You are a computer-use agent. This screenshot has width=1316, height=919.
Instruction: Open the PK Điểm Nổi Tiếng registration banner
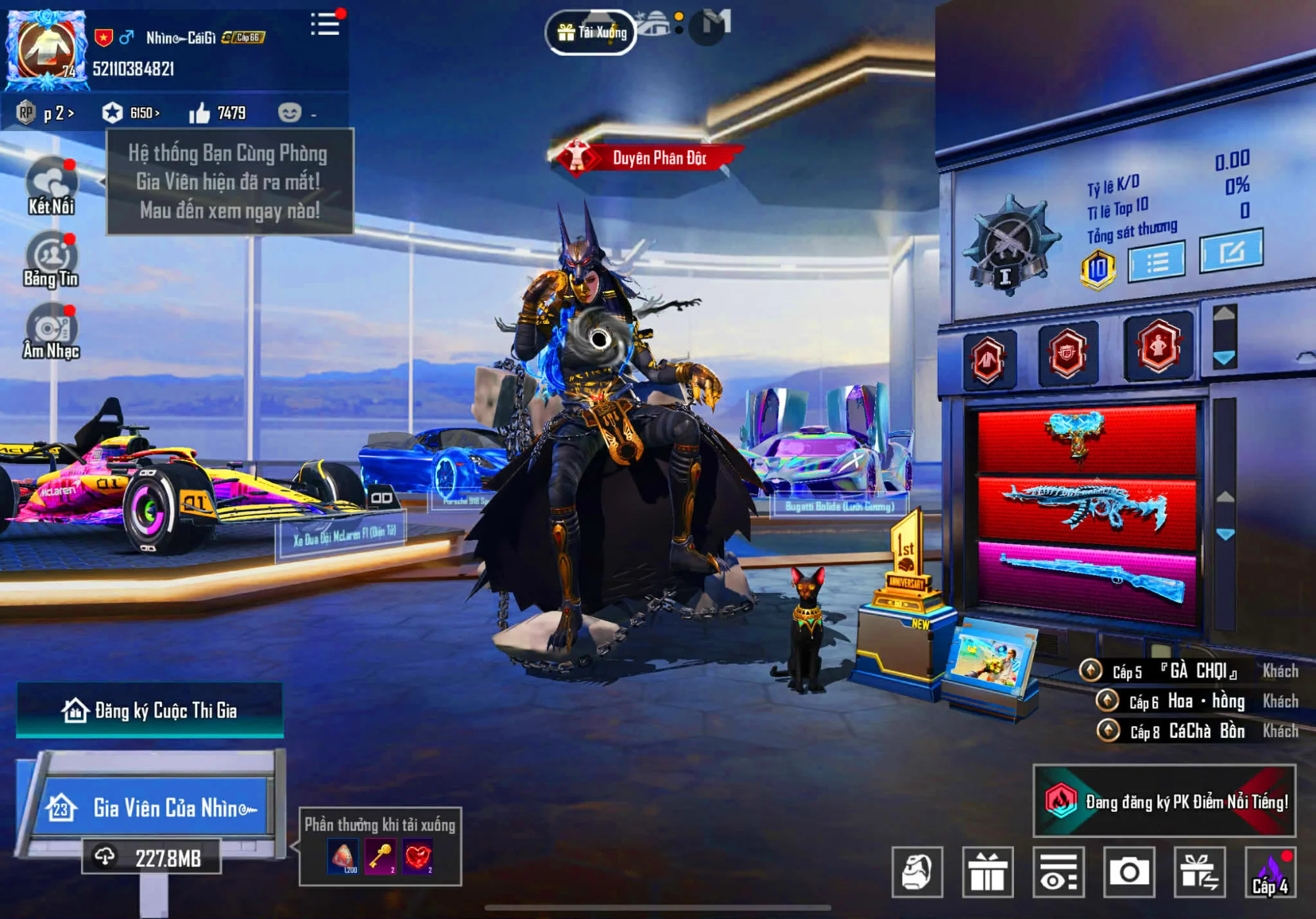(x=1164, y=801)
